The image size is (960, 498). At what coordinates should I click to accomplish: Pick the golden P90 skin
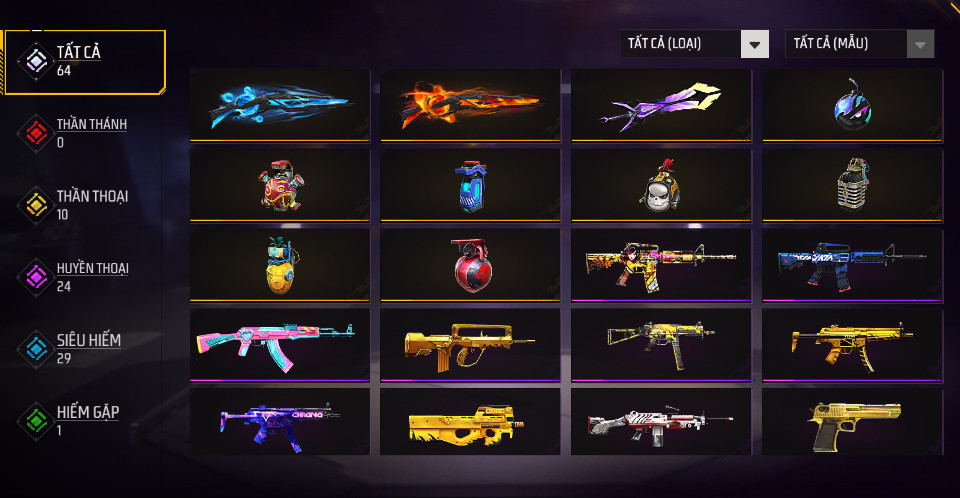click(x=470, y=423)
